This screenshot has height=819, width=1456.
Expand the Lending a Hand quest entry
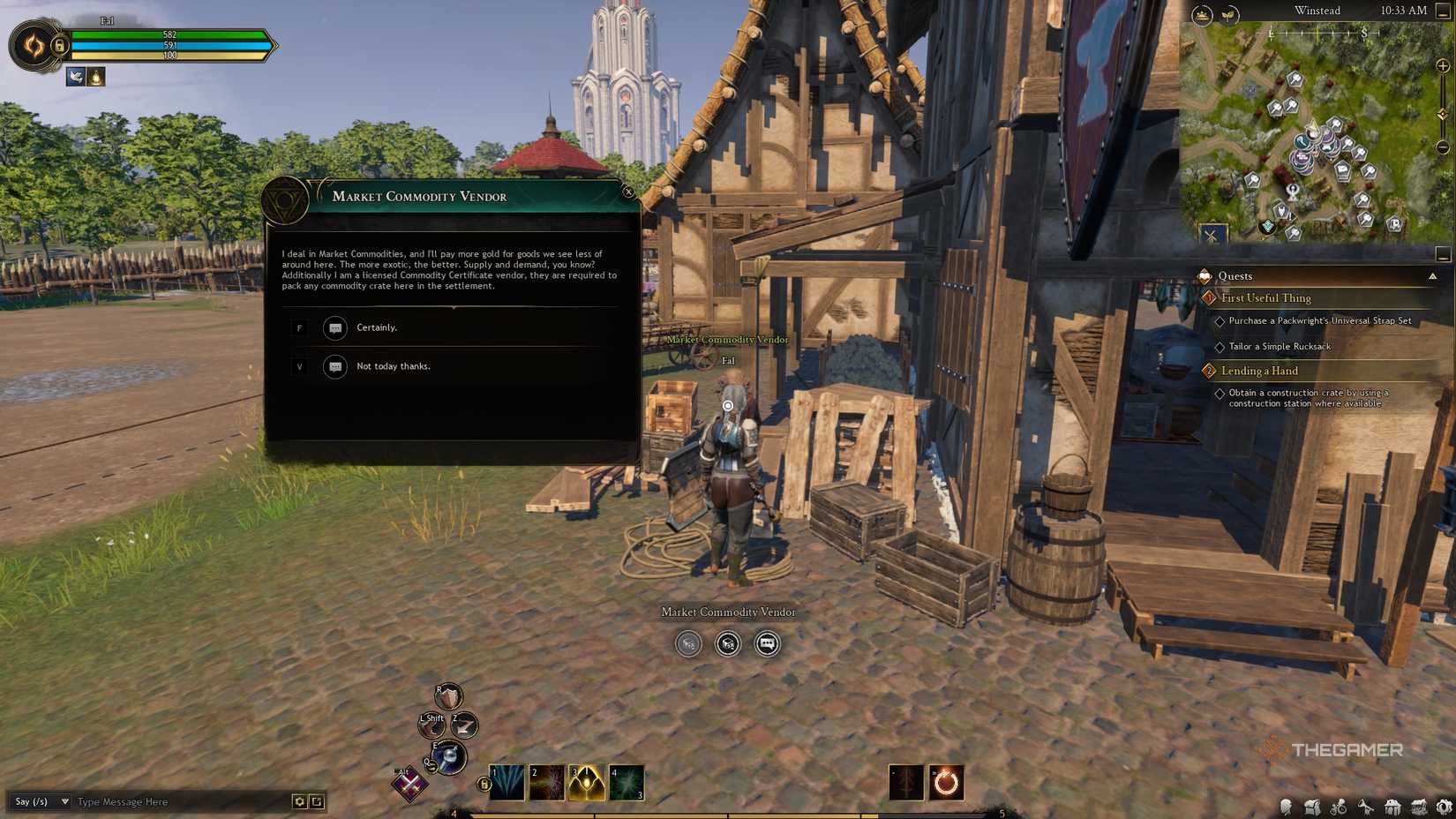point(1260,371)
